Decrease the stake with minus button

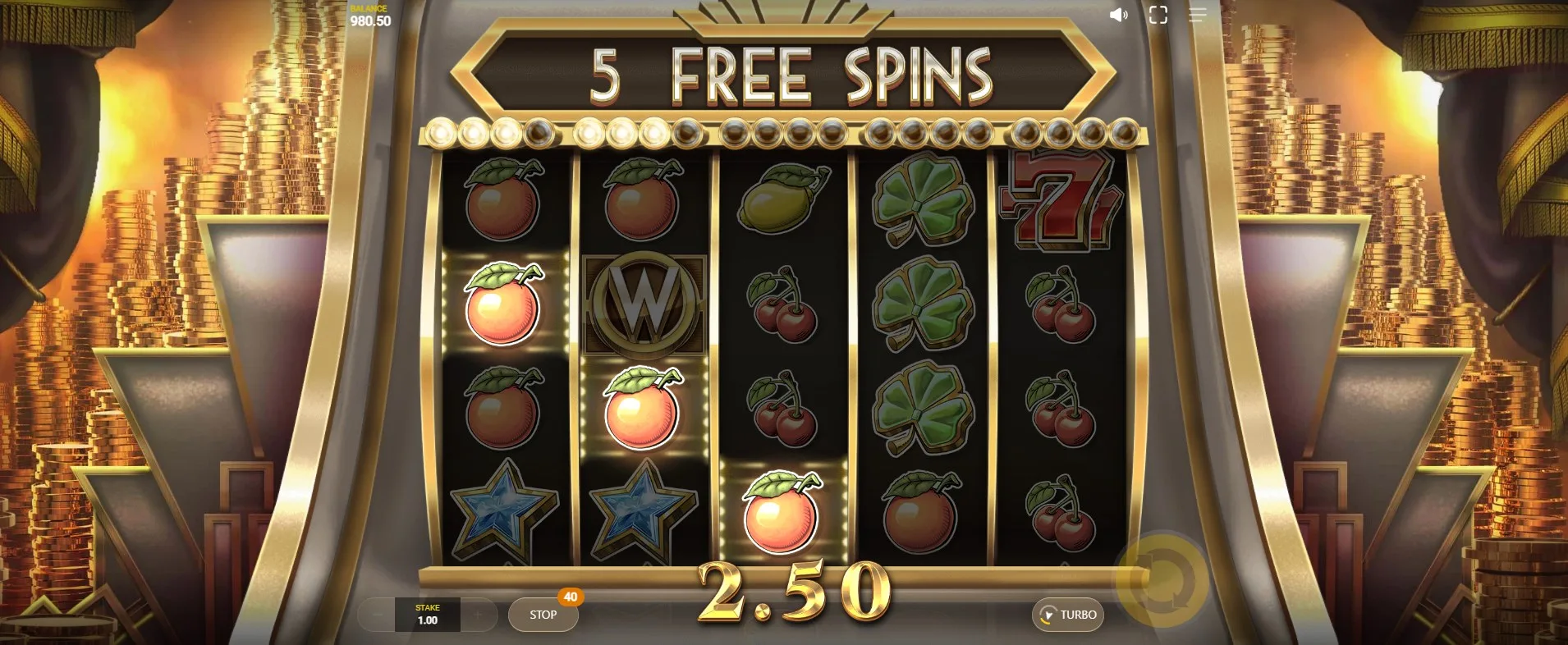tap(378, 614)
